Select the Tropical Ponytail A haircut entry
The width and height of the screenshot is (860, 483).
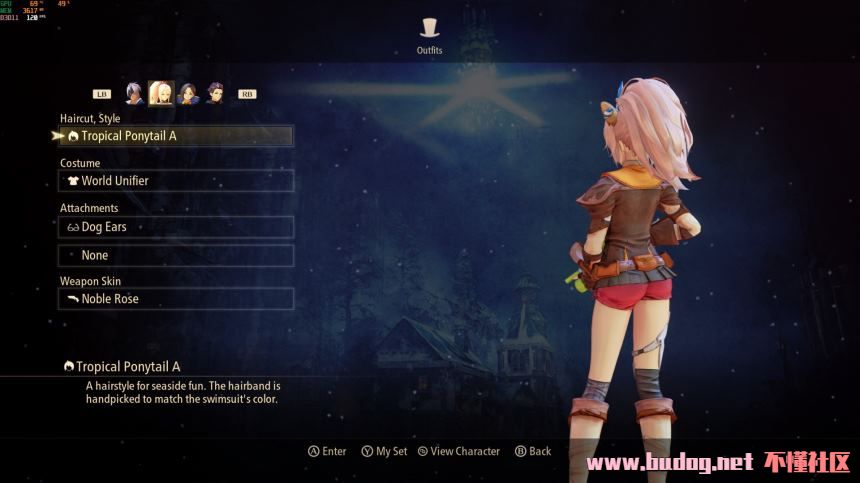tap(176, 136)
